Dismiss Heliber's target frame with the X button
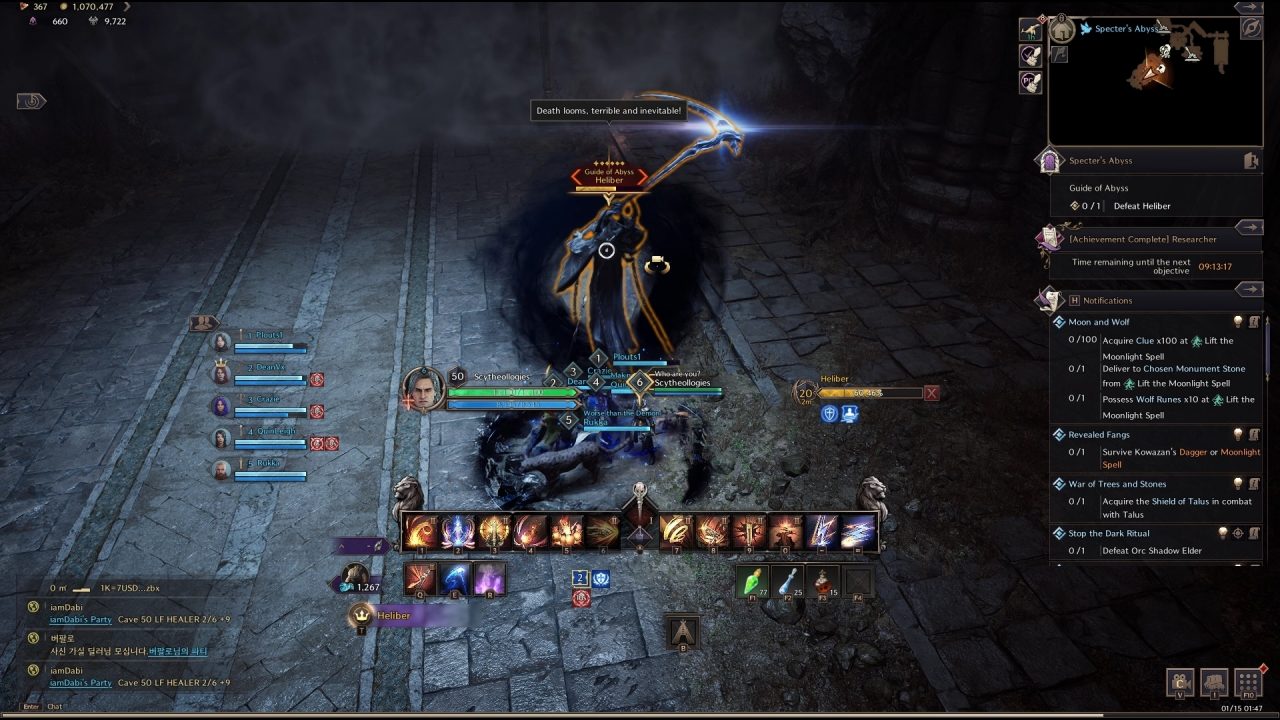The width and height of the screenshot is (1280, 720). [x=931, y=393]
